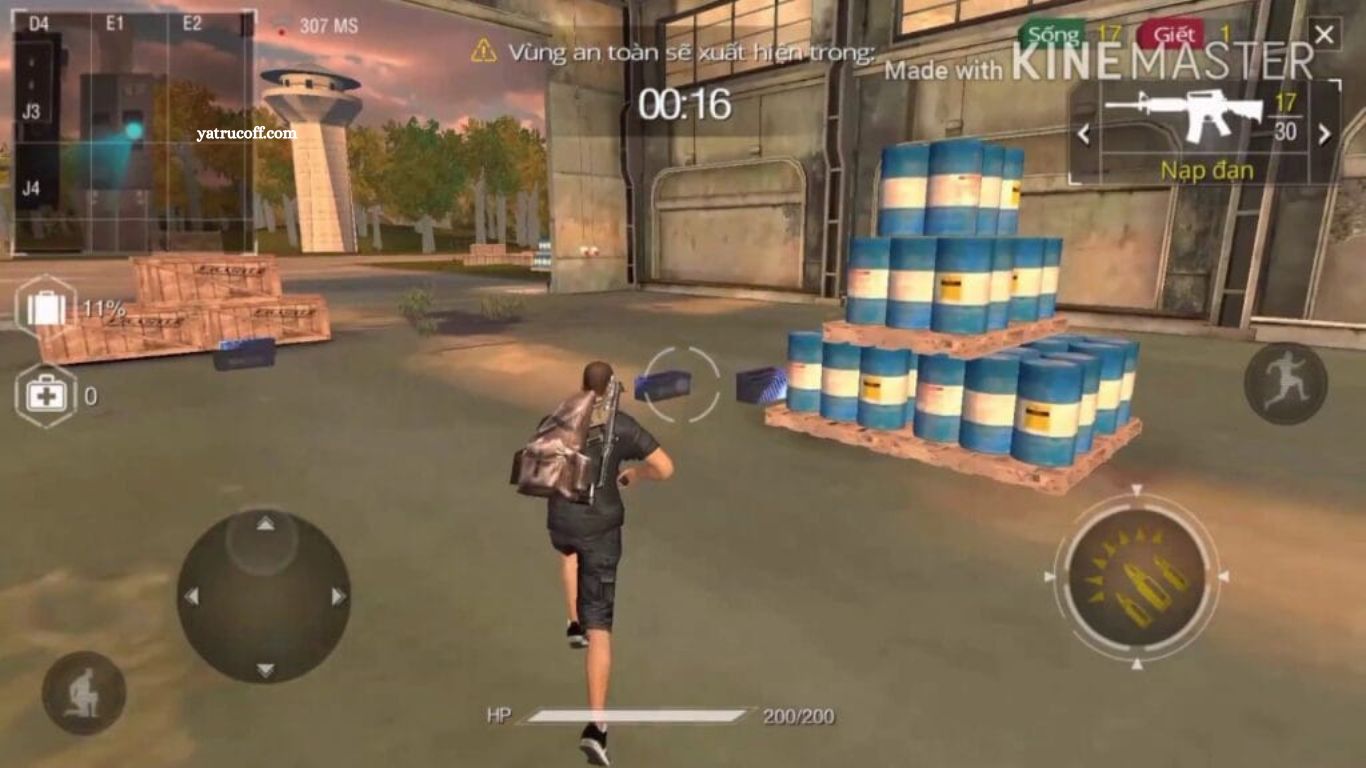Tap the joystick's left arrow
The width and height of the screenshot is (1366, 768).
tap(191, 597)
